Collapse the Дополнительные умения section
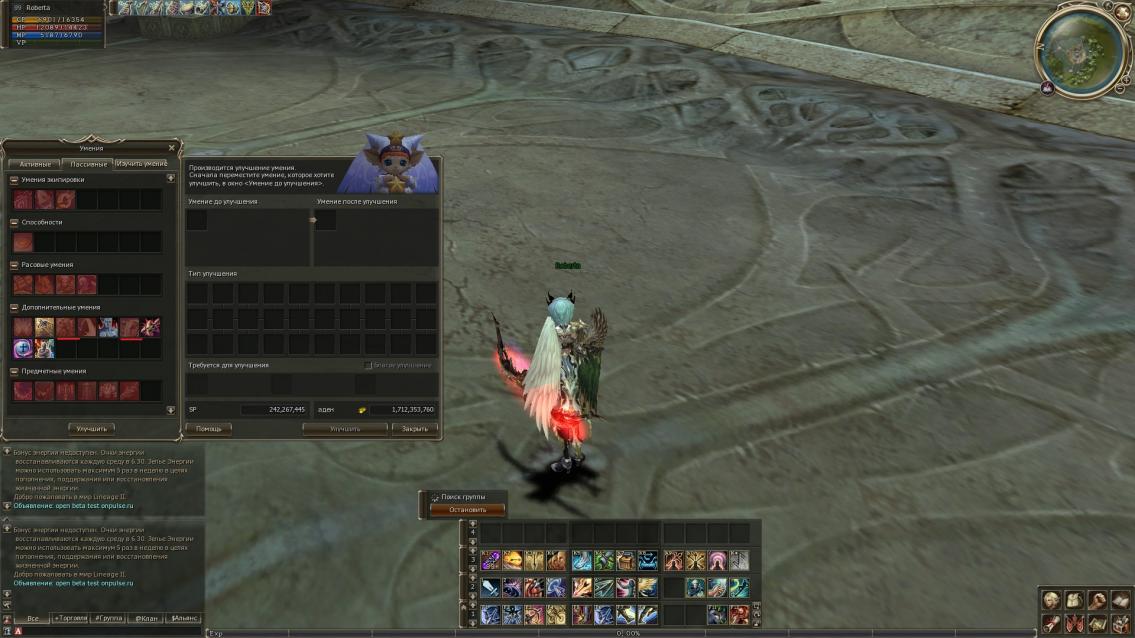This screenshot has height=638, width=1135. point(14,307)
